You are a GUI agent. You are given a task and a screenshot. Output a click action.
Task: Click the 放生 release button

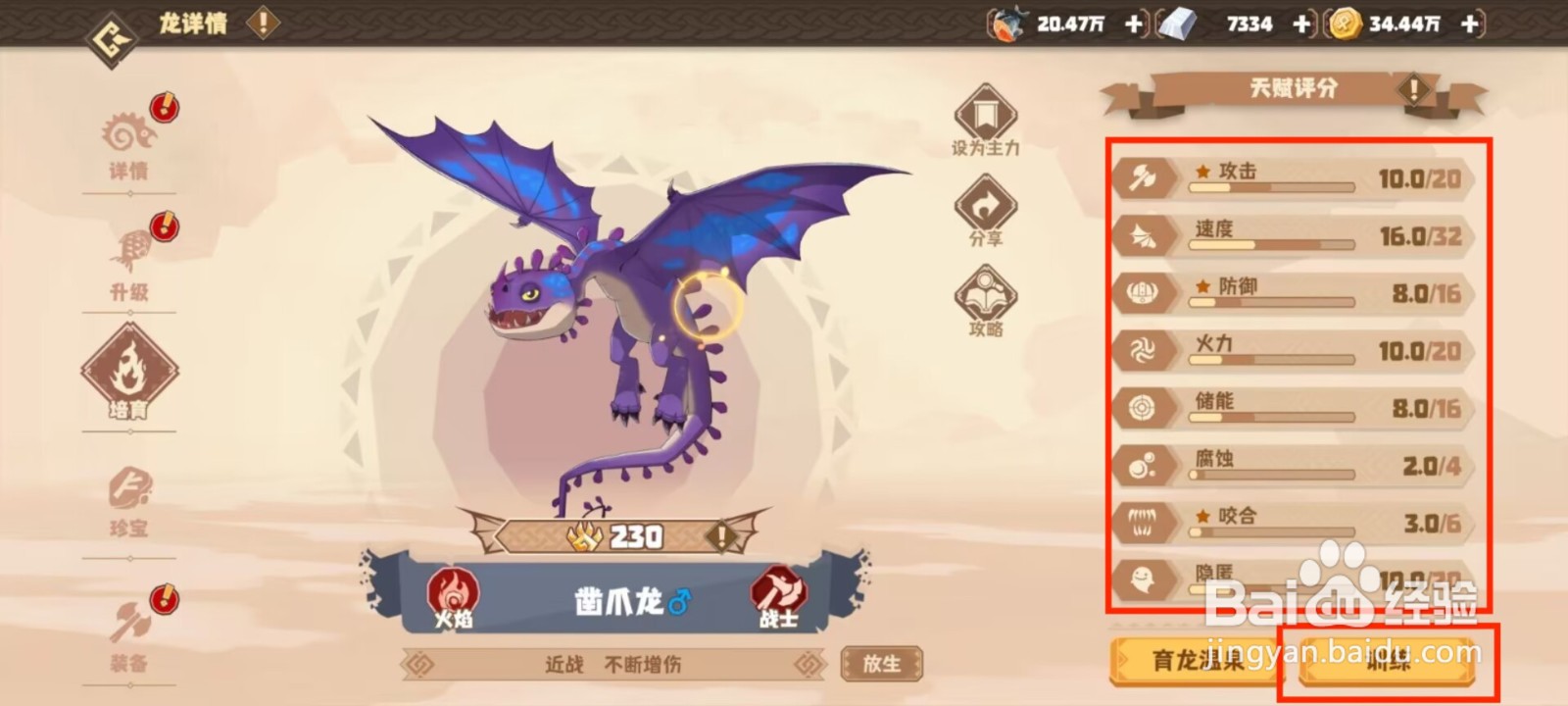pos(881,662)
